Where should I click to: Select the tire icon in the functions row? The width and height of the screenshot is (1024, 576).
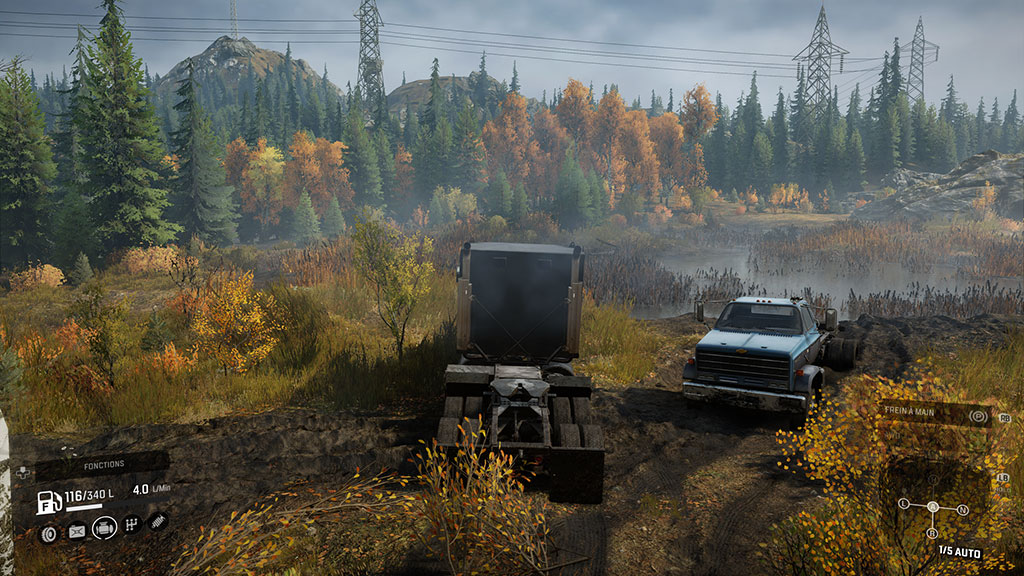(48, 533)
